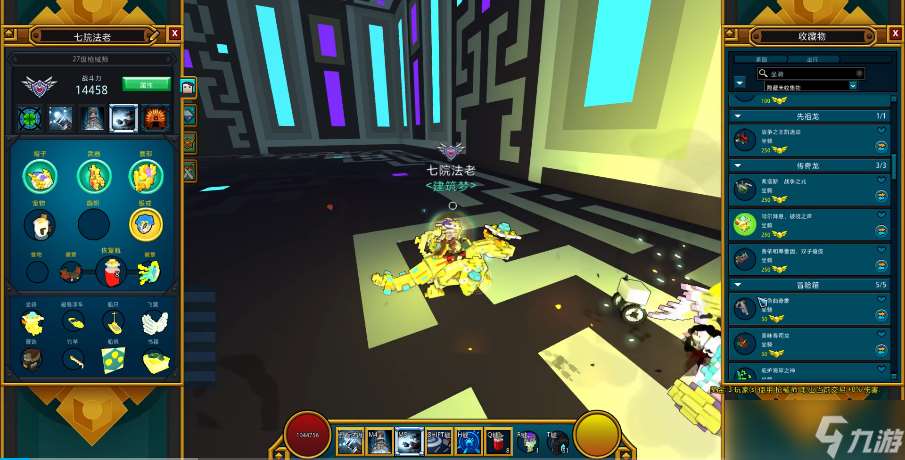The image size is (905, 460).
Task: Open the collection filter dropdown
Action: click(853, 86)
